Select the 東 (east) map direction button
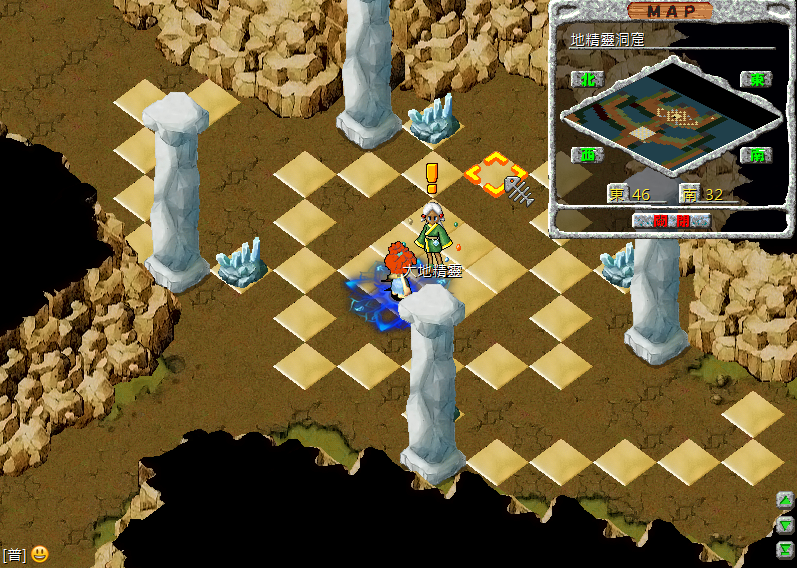The height and width of the screenshot is (568, 797). click(x=755, y=79)
